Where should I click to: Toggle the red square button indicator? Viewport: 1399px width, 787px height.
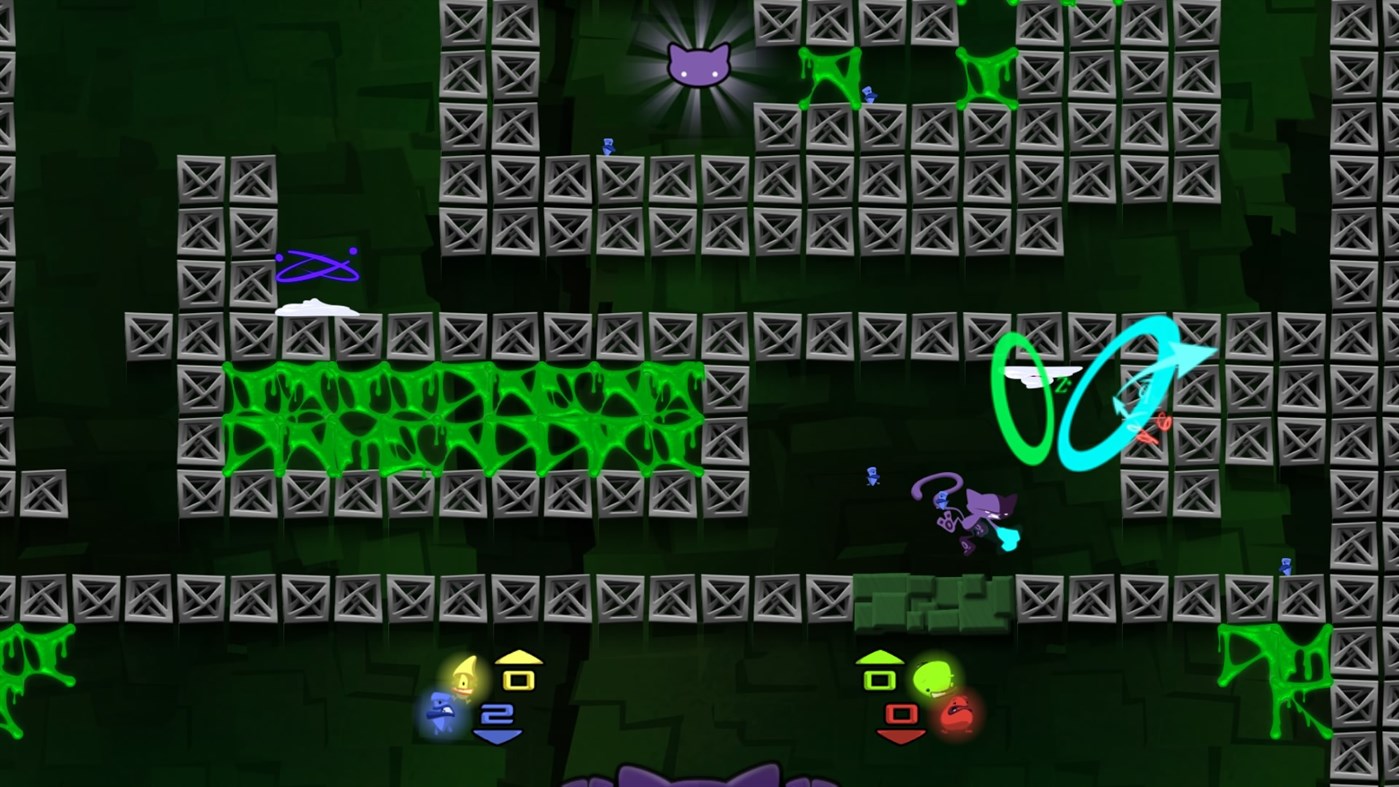(x=899, y=714)
